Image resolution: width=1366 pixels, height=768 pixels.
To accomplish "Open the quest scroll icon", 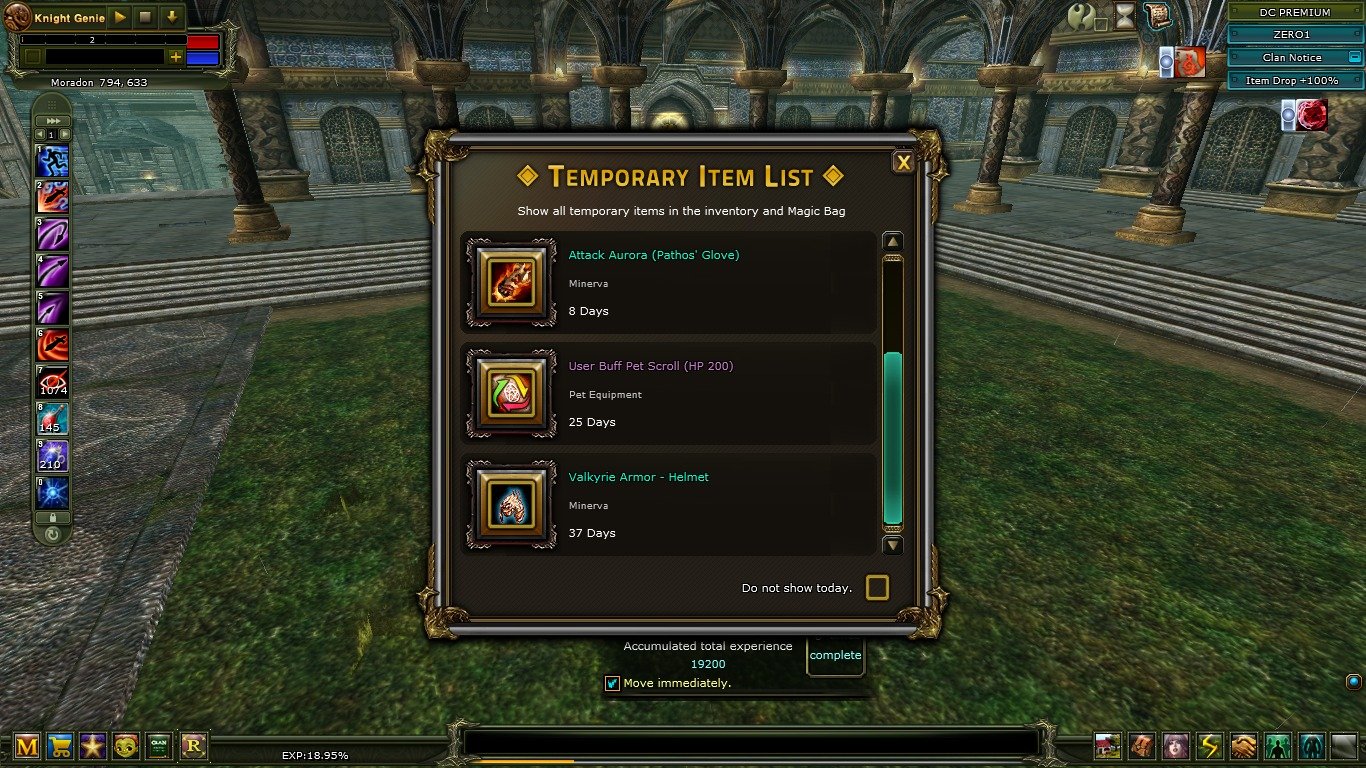I will pos(1157,15).
